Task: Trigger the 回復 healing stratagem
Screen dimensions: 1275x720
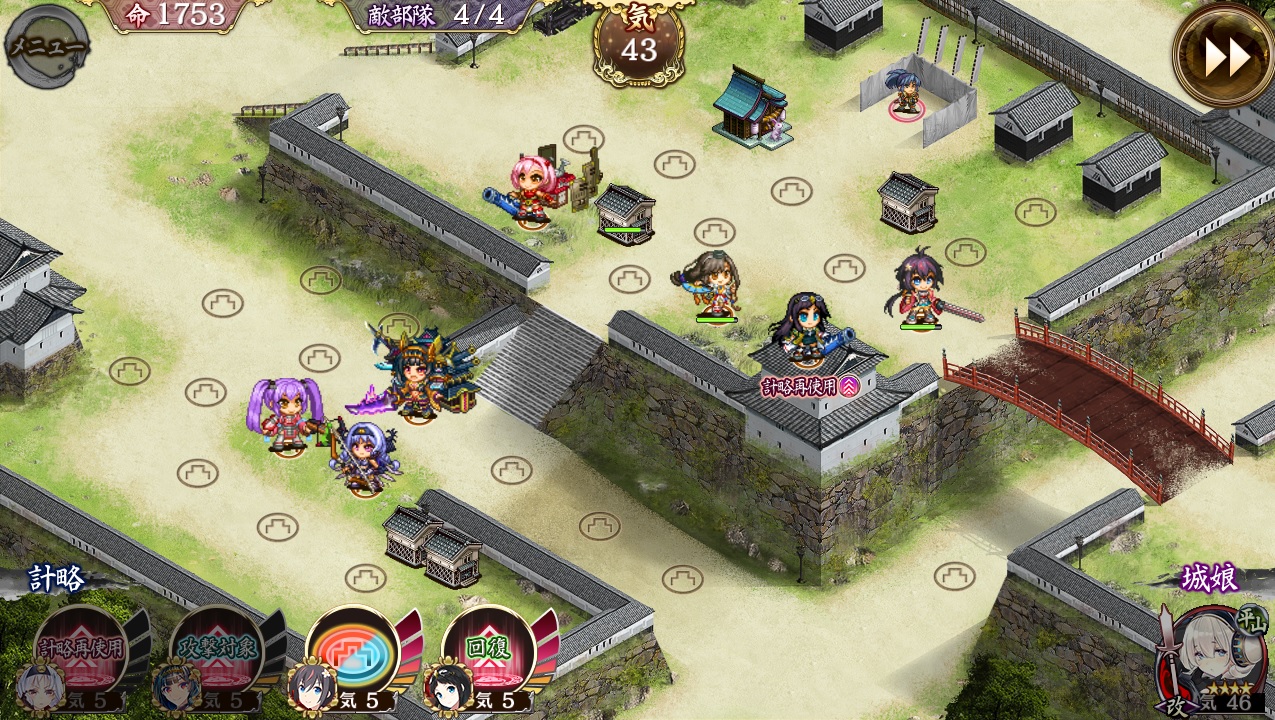Action: tap(487, 648)
